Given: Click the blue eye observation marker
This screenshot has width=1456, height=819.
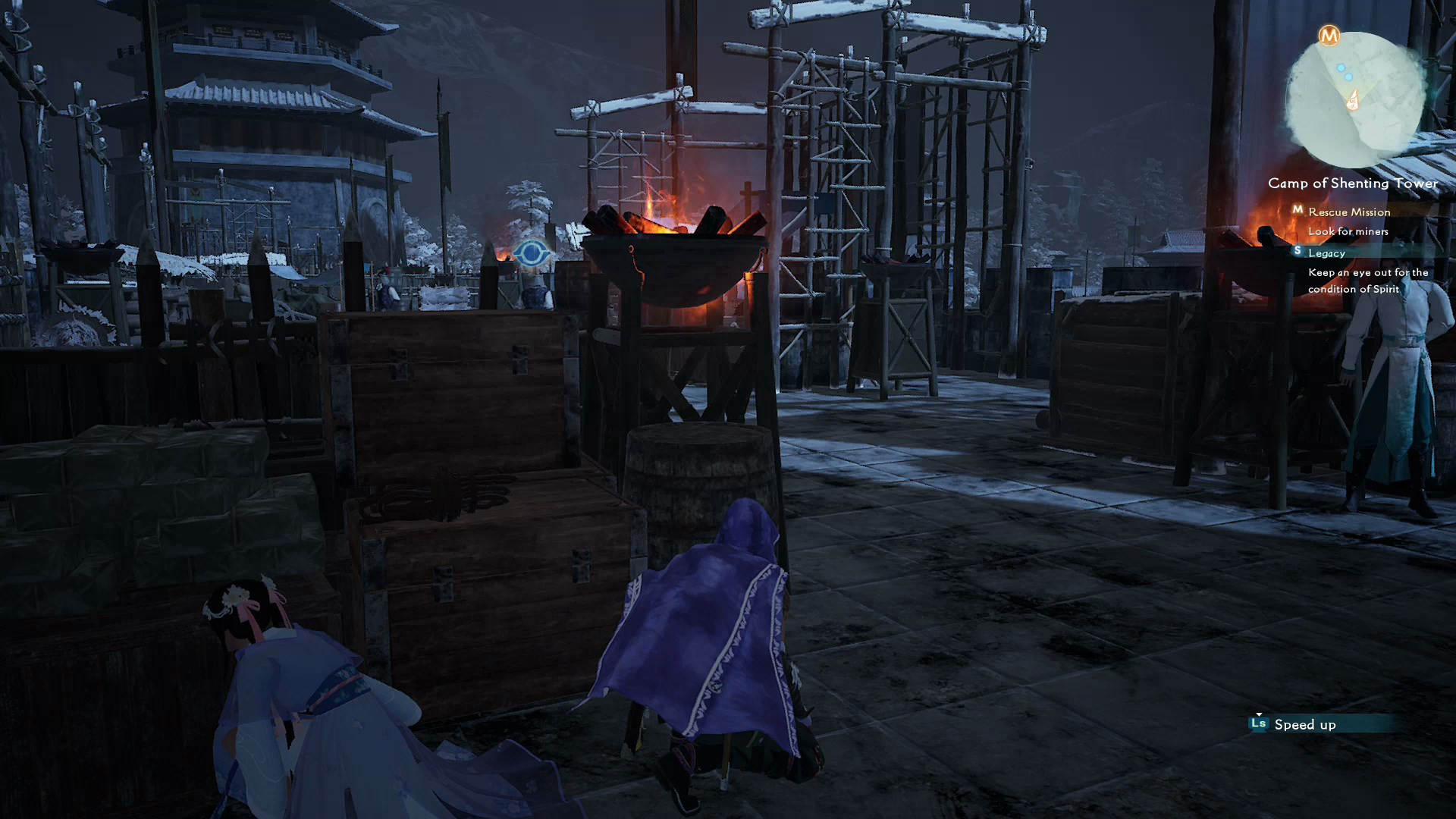Looking at the screenshot, I should coord(532,253).
